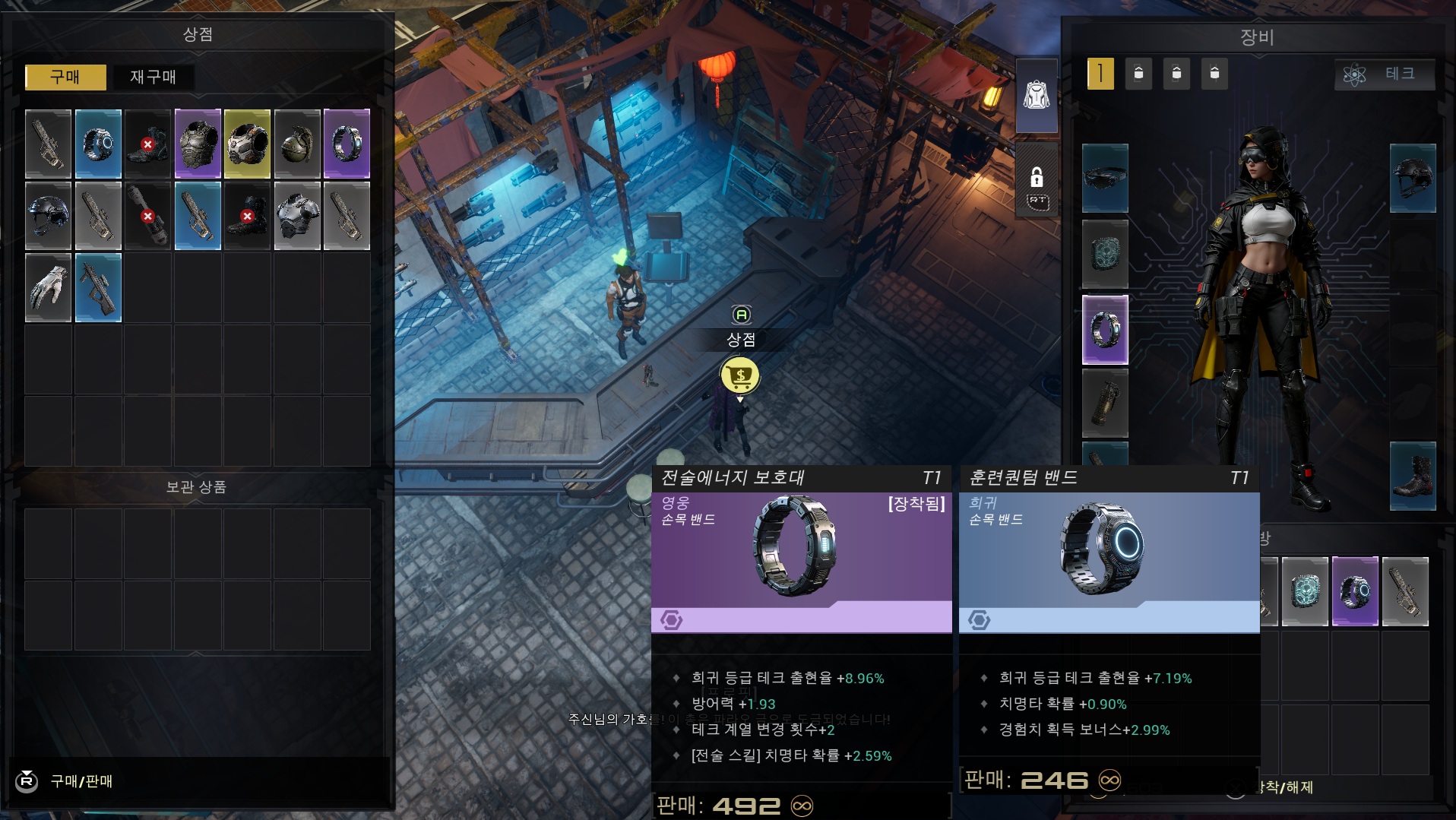The height and width of the screenshot is (820, 1456).
Task: Choose the equipped boots slot
Action: [x=1412, y=476]
